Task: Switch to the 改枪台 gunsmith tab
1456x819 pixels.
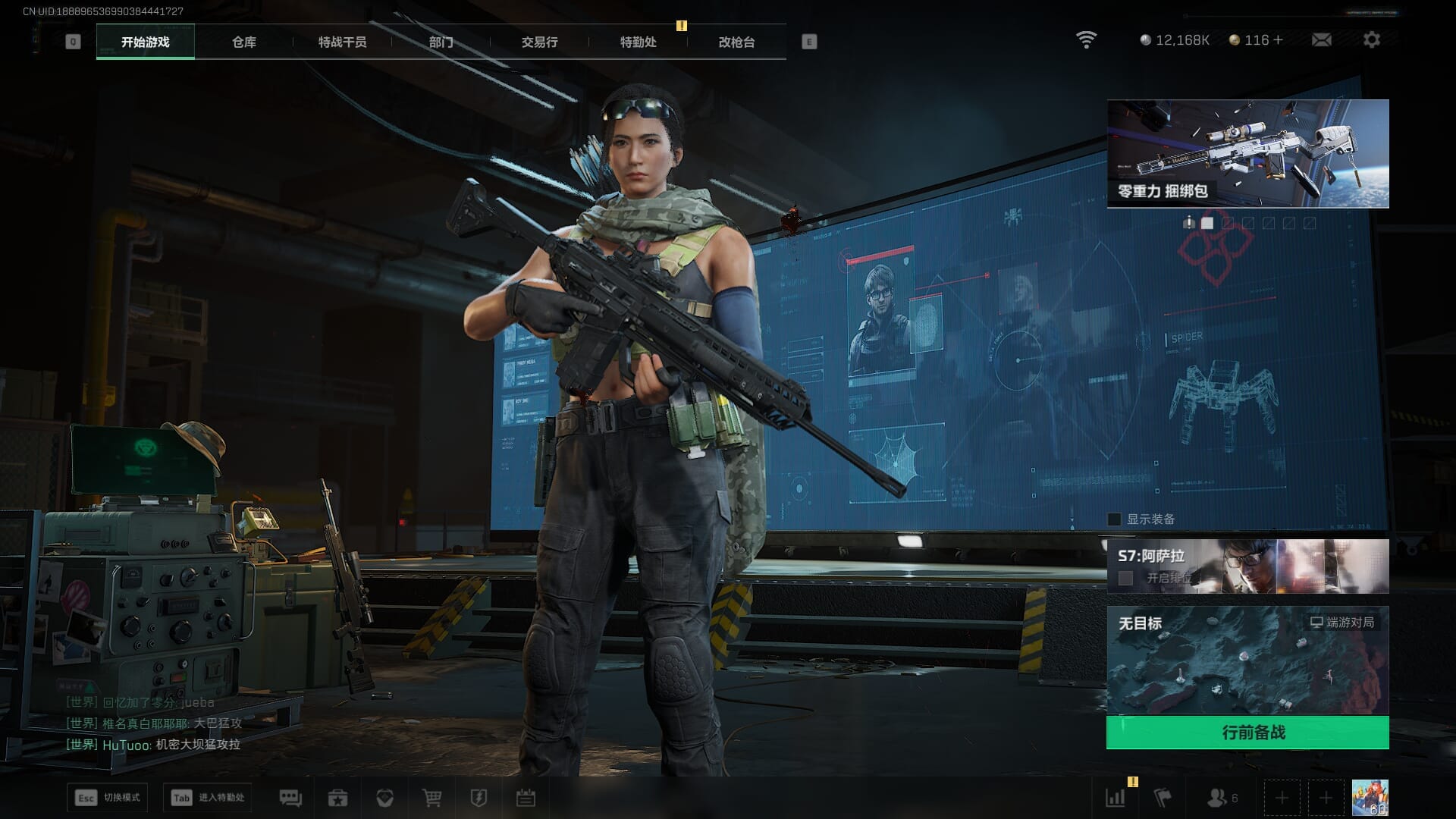Action: (x=736, y=42)
